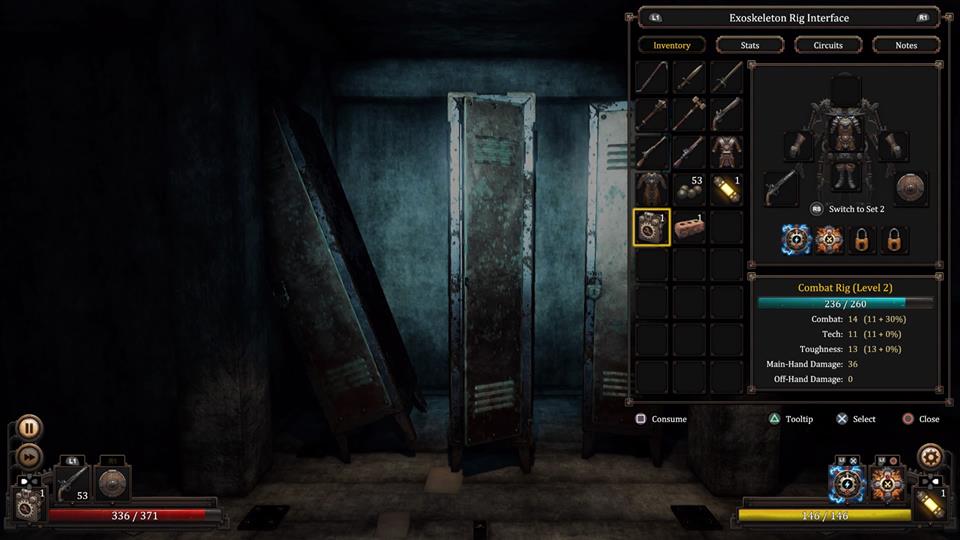The width and height of the screenshot is (960, 540).
Task: Select the highlighted repair kit in inventory
Action: pyautogui.click(x=652, y=227)
